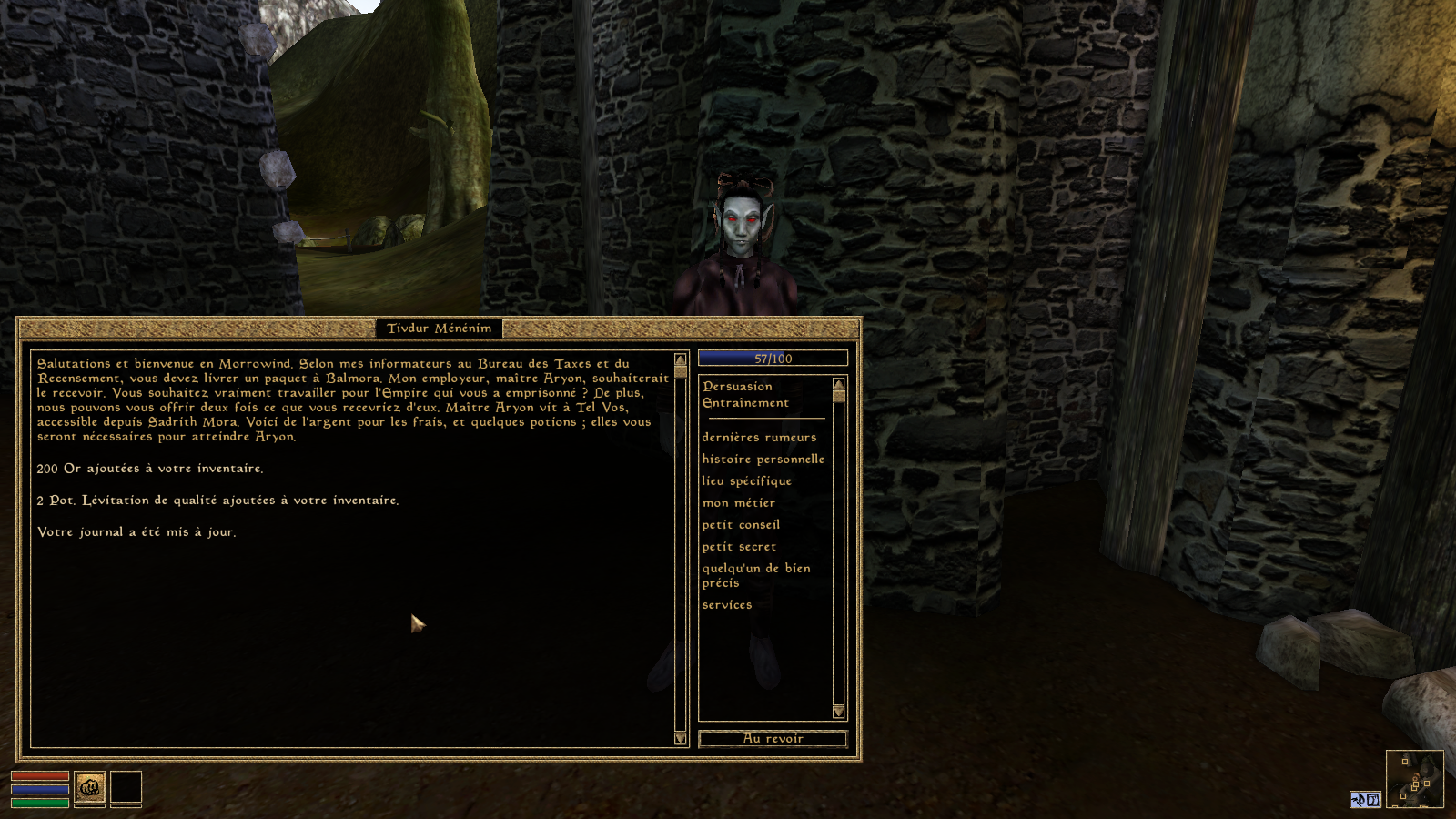1456x819 pixels.
Task: Choose the petit conseil topic
Action: tap(741, 525)
